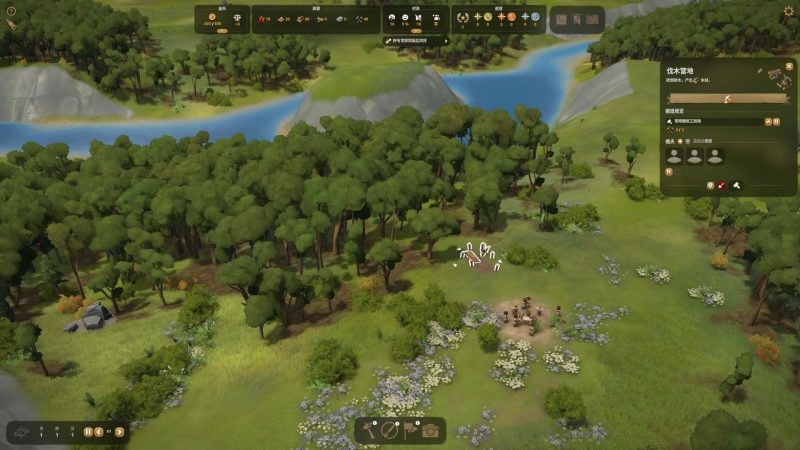Select the first woodcutter worker slot

675,156
